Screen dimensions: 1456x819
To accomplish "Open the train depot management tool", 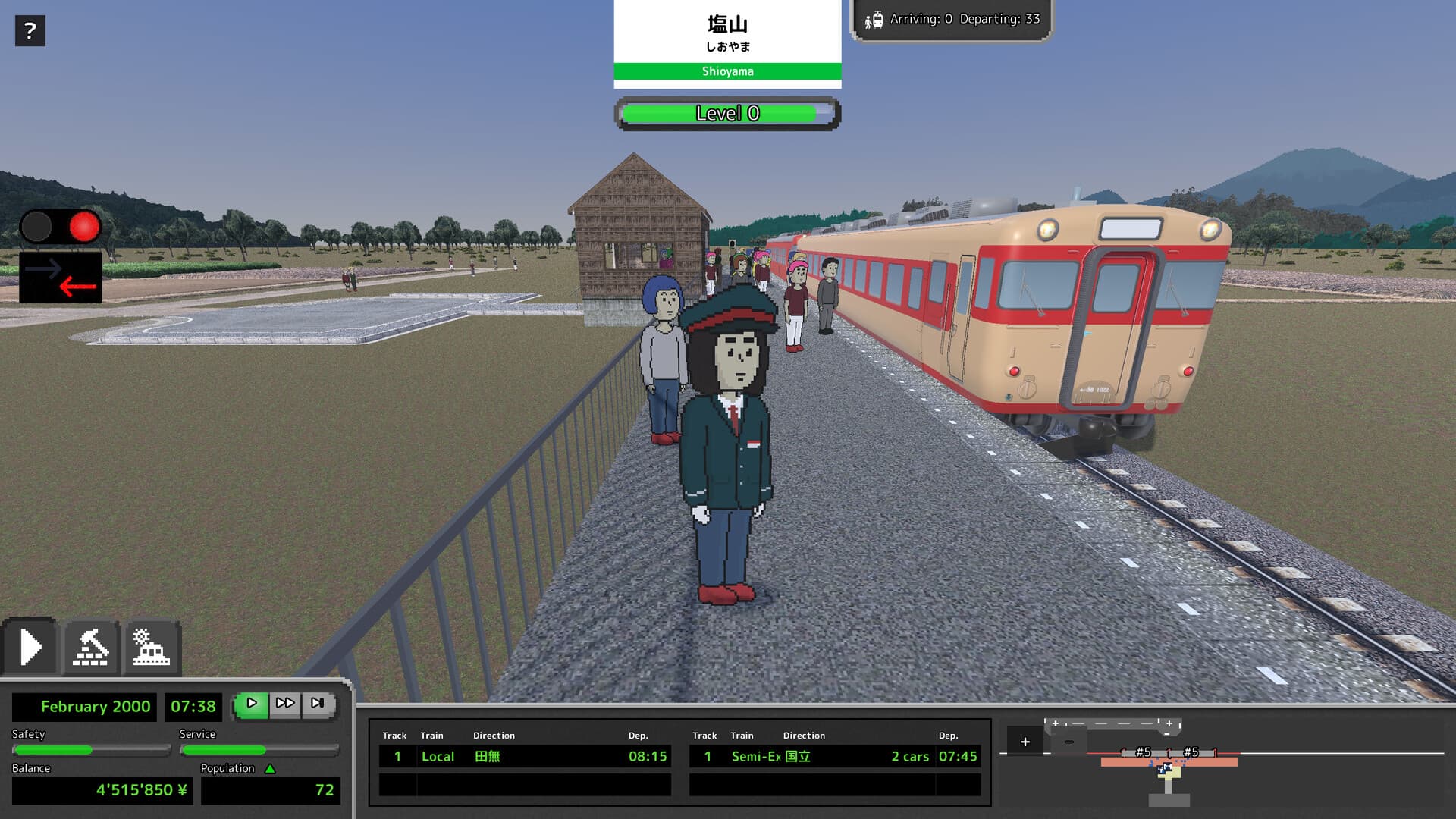I will click(151, 646).
